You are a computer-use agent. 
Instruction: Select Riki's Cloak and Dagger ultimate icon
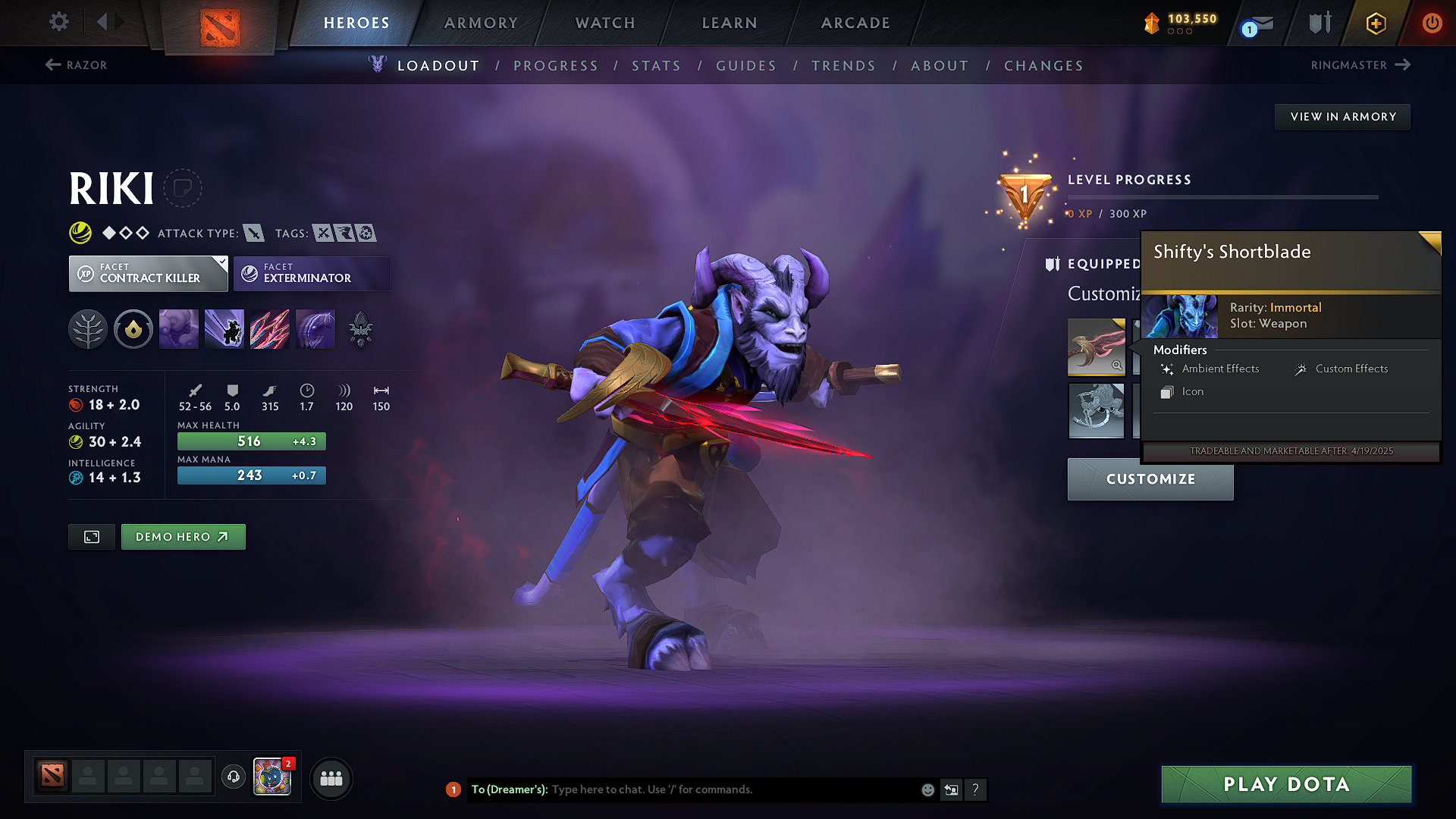click(x=315, y=328)
